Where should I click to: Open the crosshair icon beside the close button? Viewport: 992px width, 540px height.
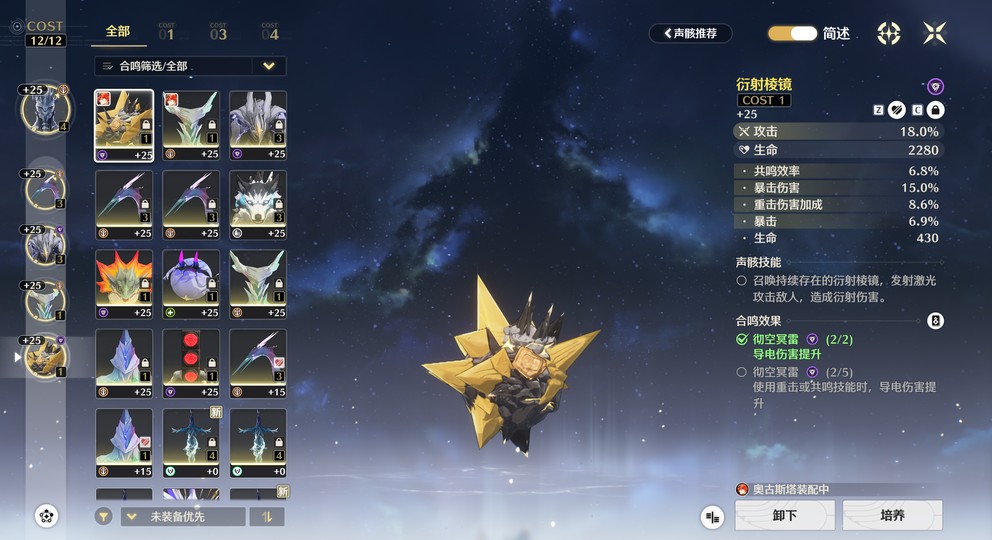pos(889,33)
